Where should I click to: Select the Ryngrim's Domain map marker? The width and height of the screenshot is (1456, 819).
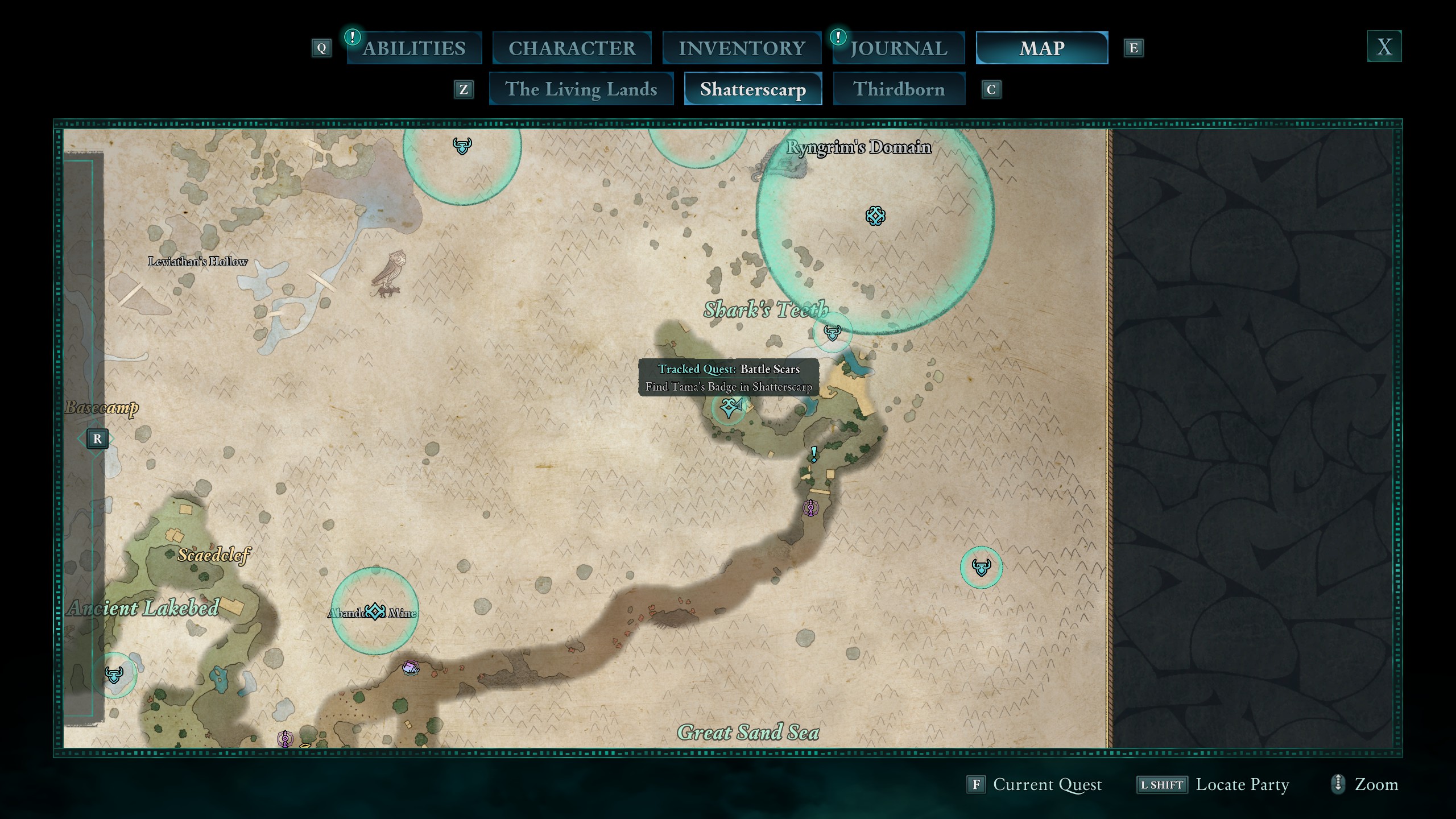coord(875,216)
